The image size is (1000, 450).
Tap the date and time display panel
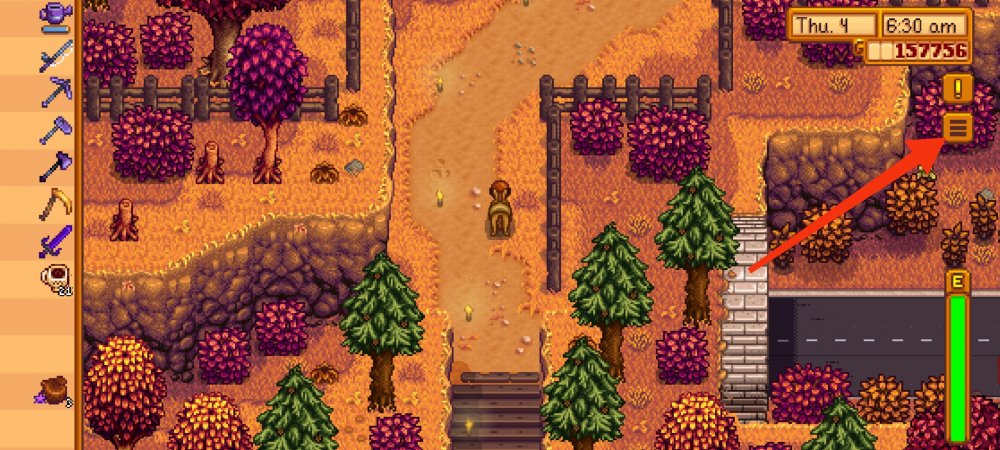click(x=878, y=25)
